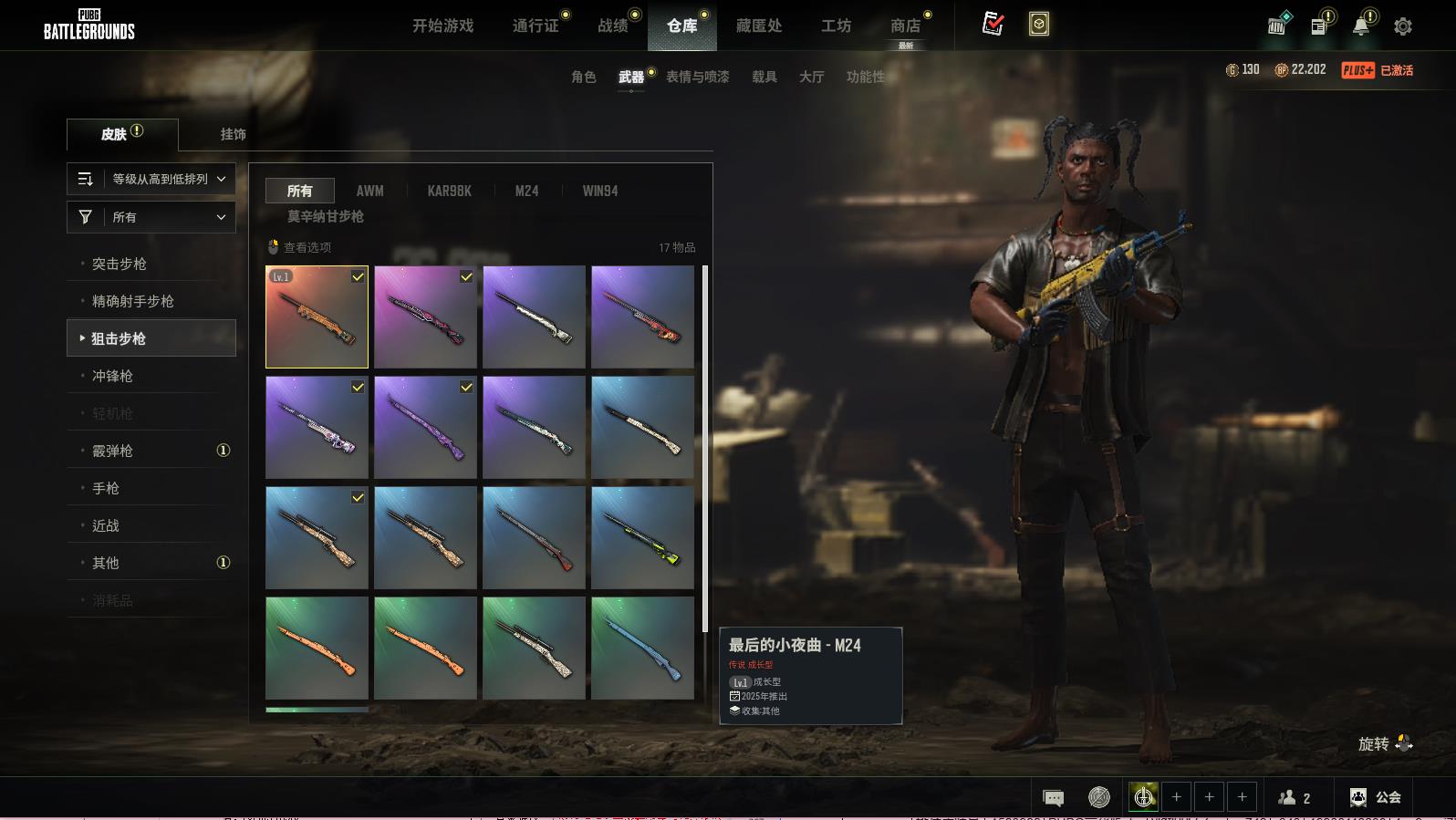Viewport: 1456px width, 820px height.
Task: Open the 开始游戏 menu
Action: (442, 26)
